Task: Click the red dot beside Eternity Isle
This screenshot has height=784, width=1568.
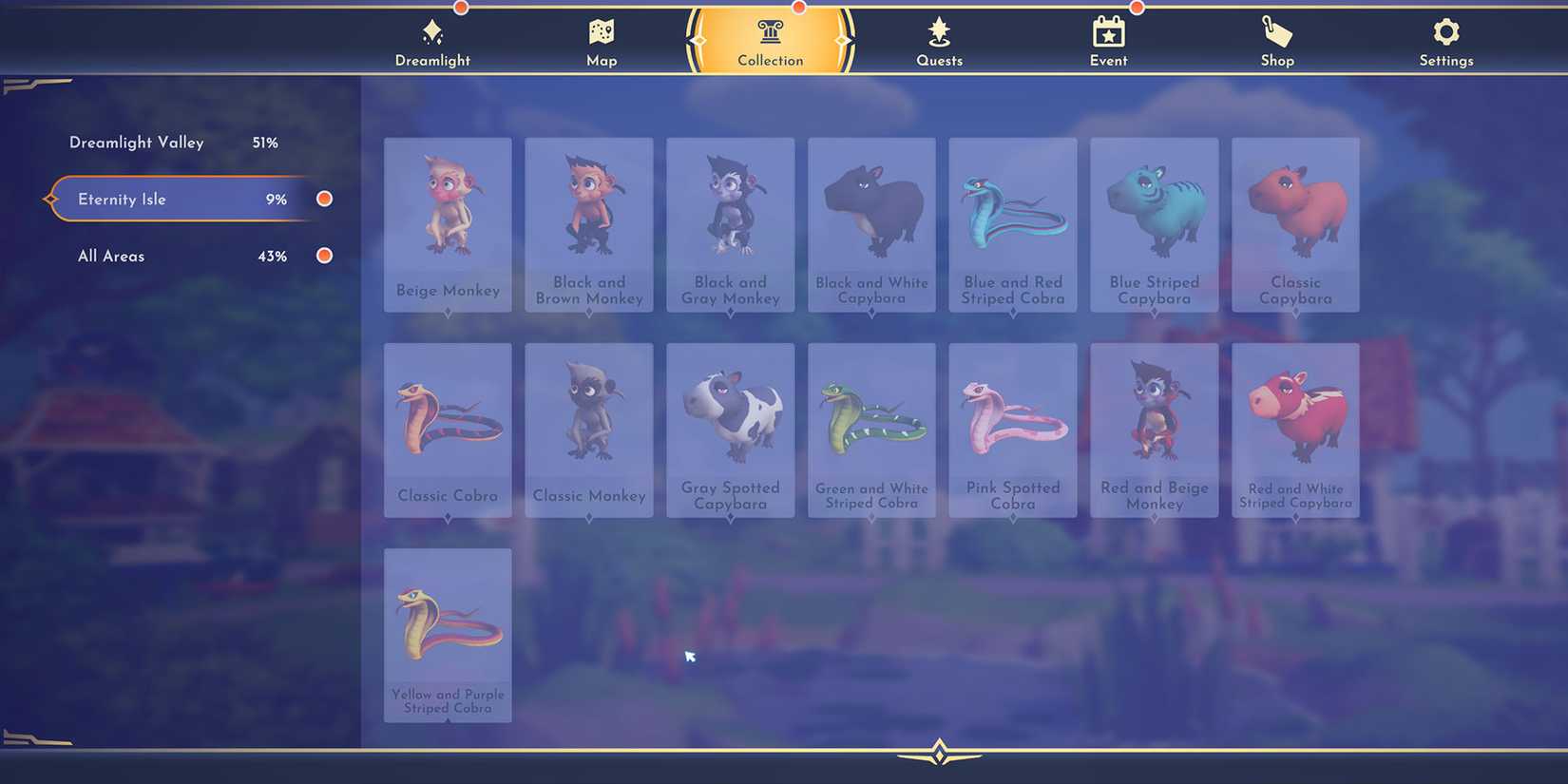Action: 324,199
